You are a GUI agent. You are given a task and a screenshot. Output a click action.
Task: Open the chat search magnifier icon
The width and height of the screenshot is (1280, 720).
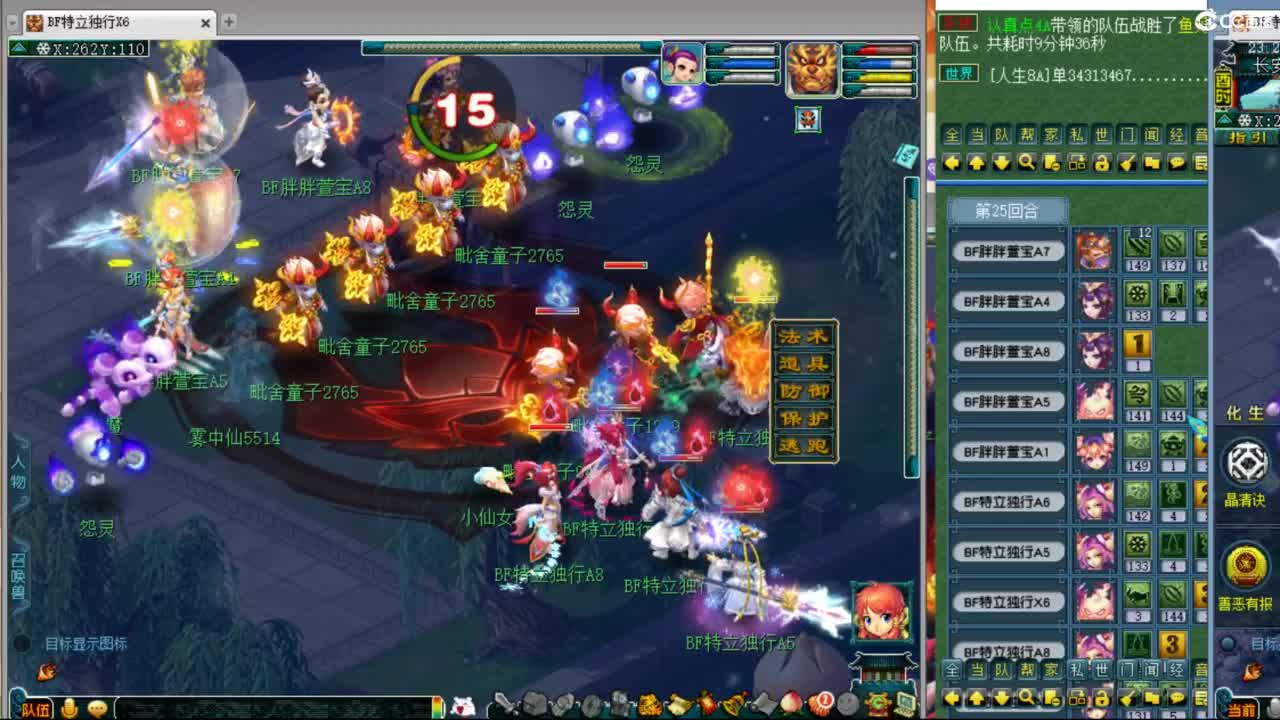point(1026,163)
